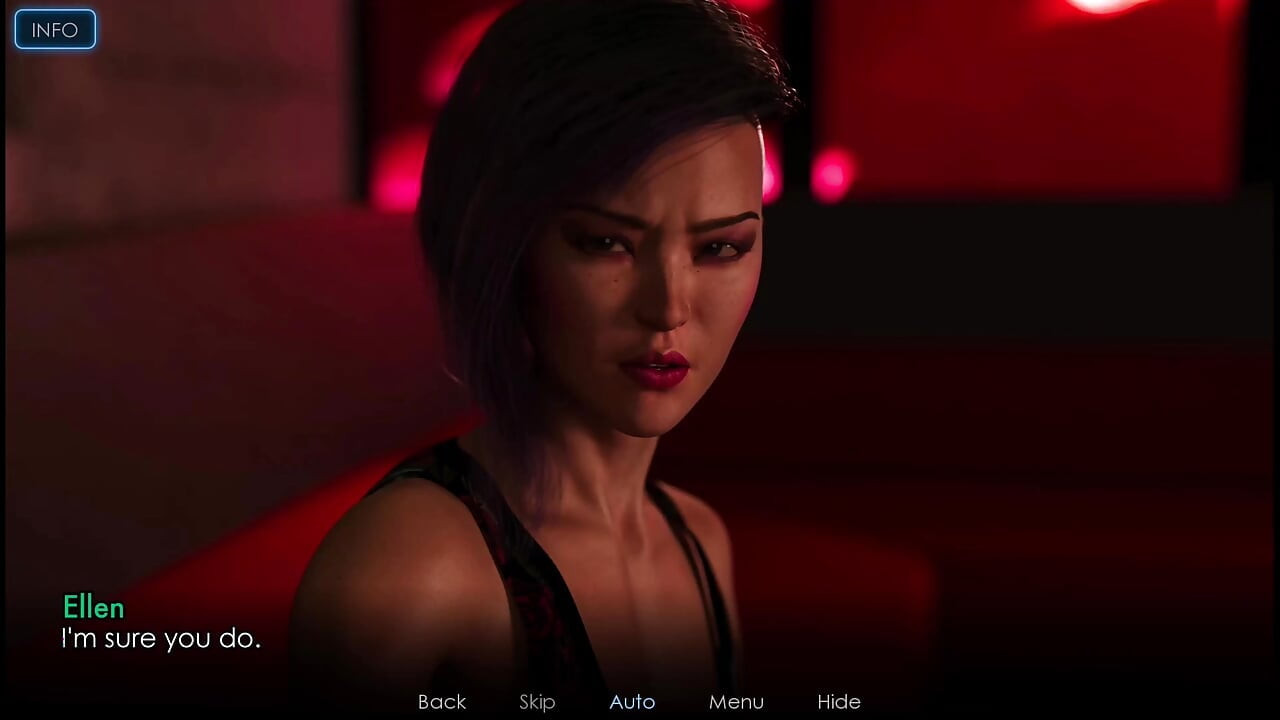Open the INFO panel
Viewport: 1280px width, 720px height.
(x=54, y=29)
